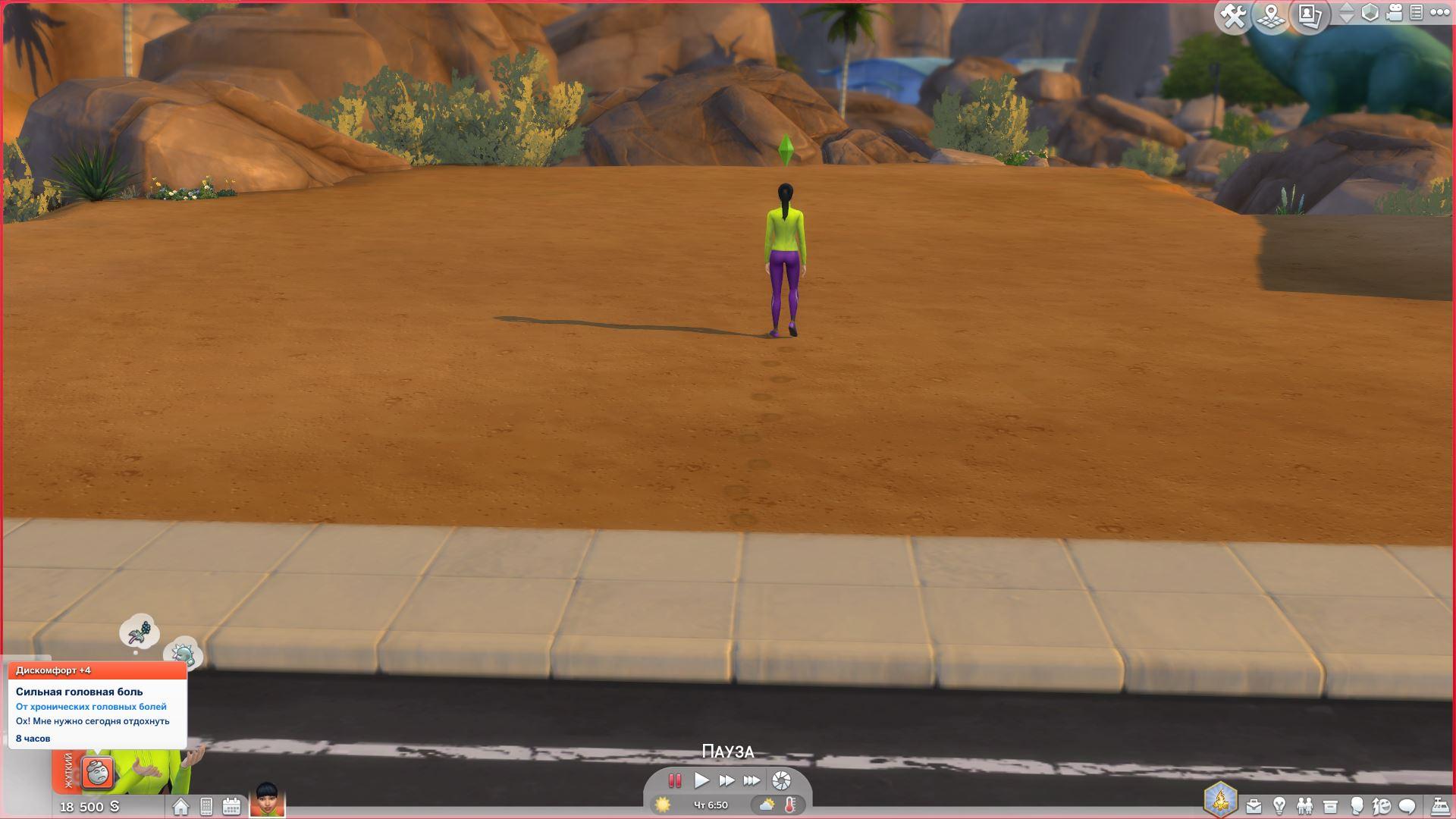
Task: Open the calendar
Action: pyautogui.click(x=231, y=806)
